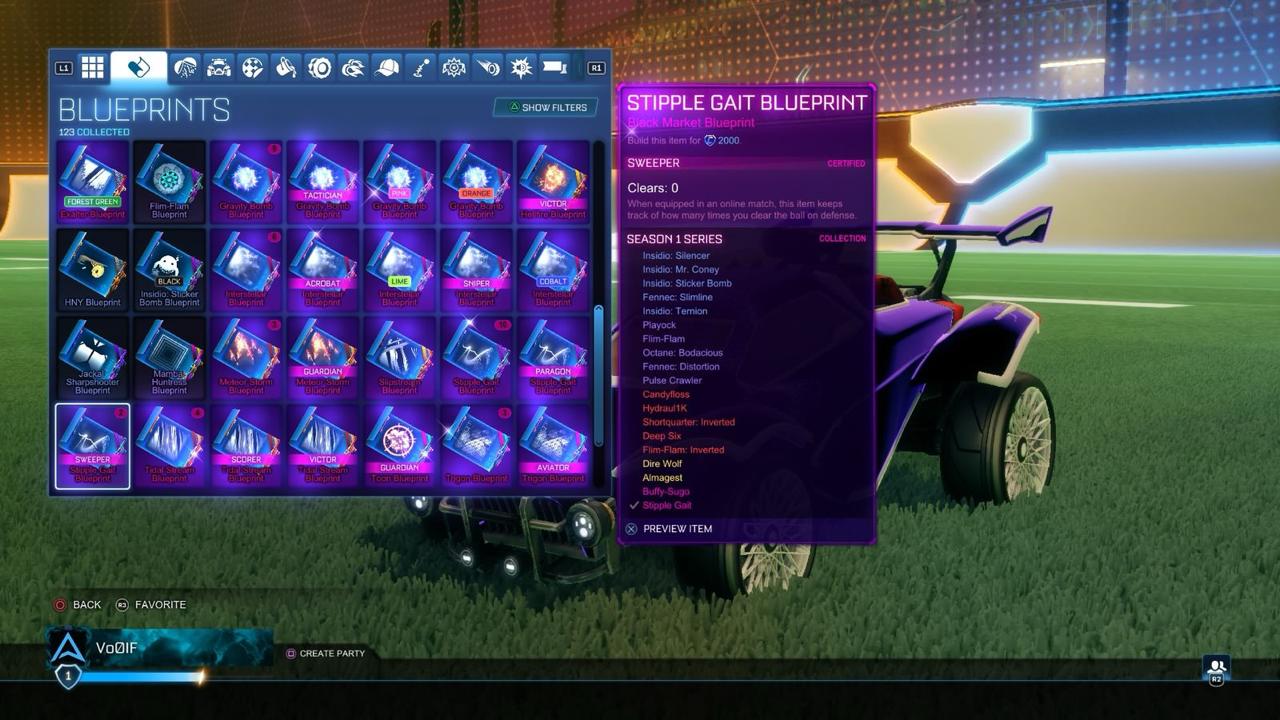1280x720 pixels.
Task: Choose the Lime Interstellar Blueprint
Action: [x=399, y=269]
